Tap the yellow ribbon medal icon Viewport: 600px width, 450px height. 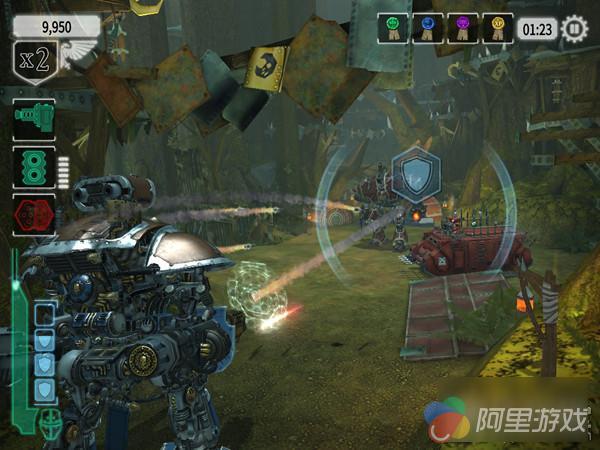497,28
